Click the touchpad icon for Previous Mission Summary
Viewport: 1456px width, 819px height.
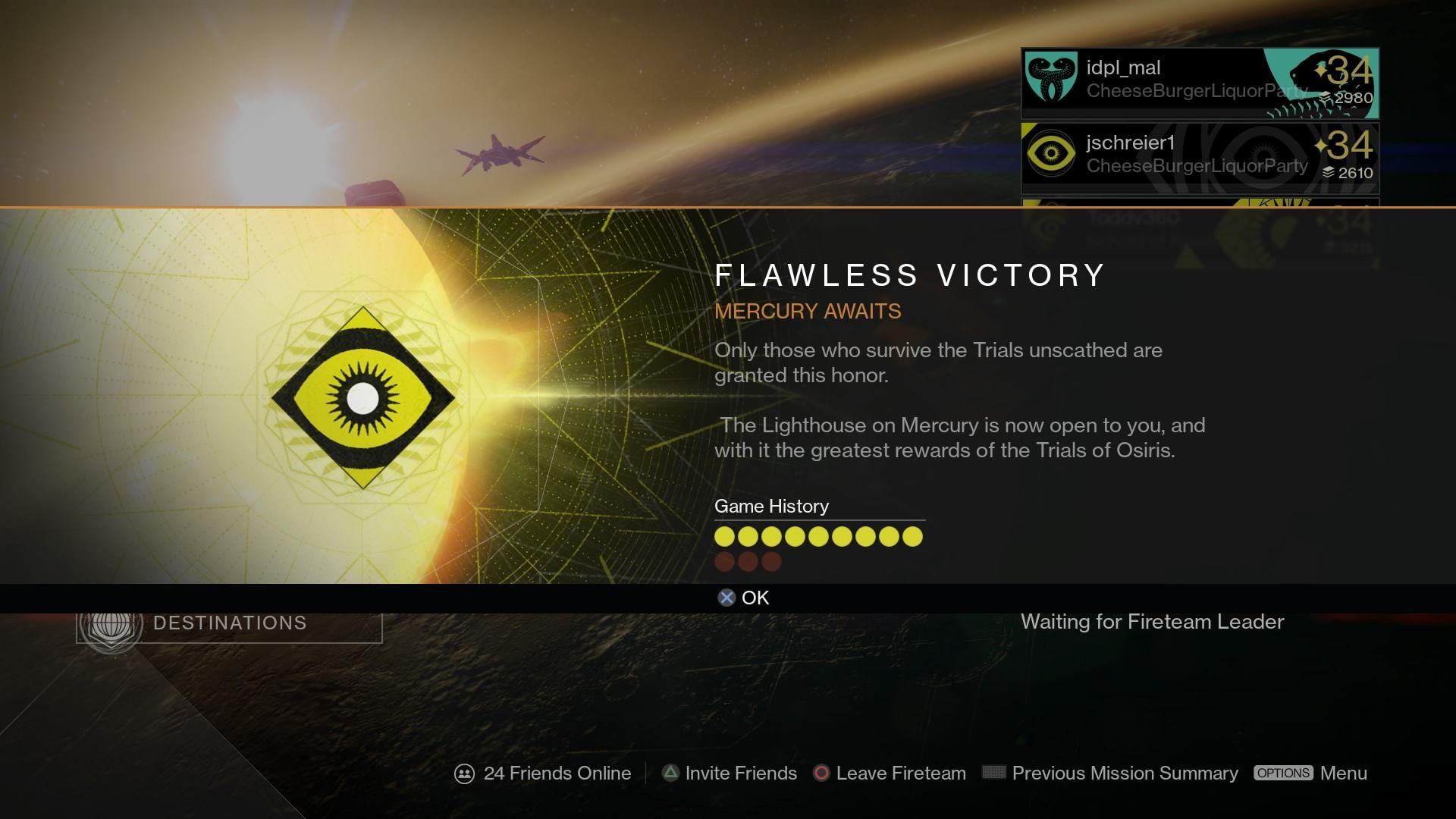pos(993,773)
